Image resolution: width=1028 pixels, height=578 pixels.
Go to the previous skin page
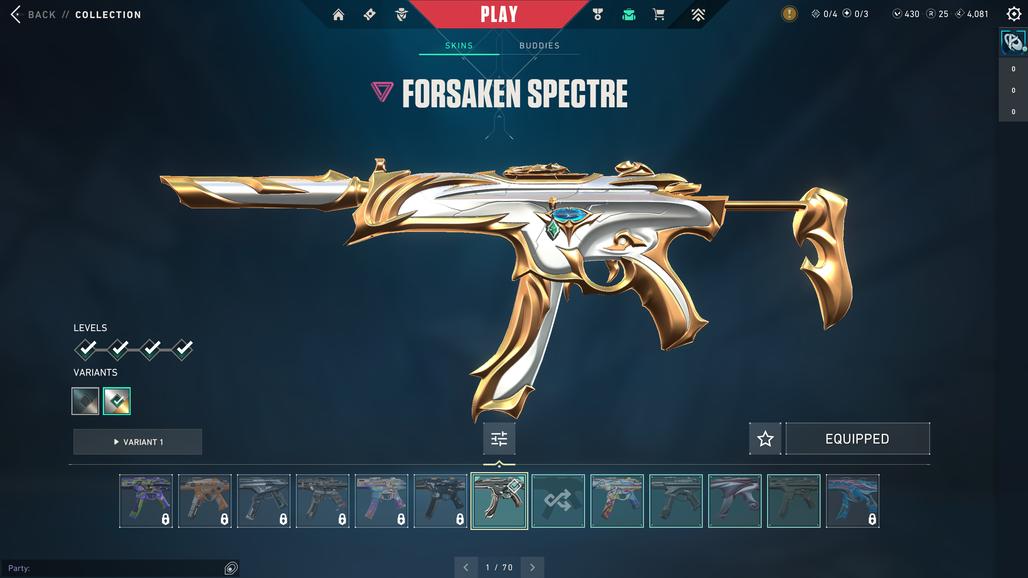(466, 568)
